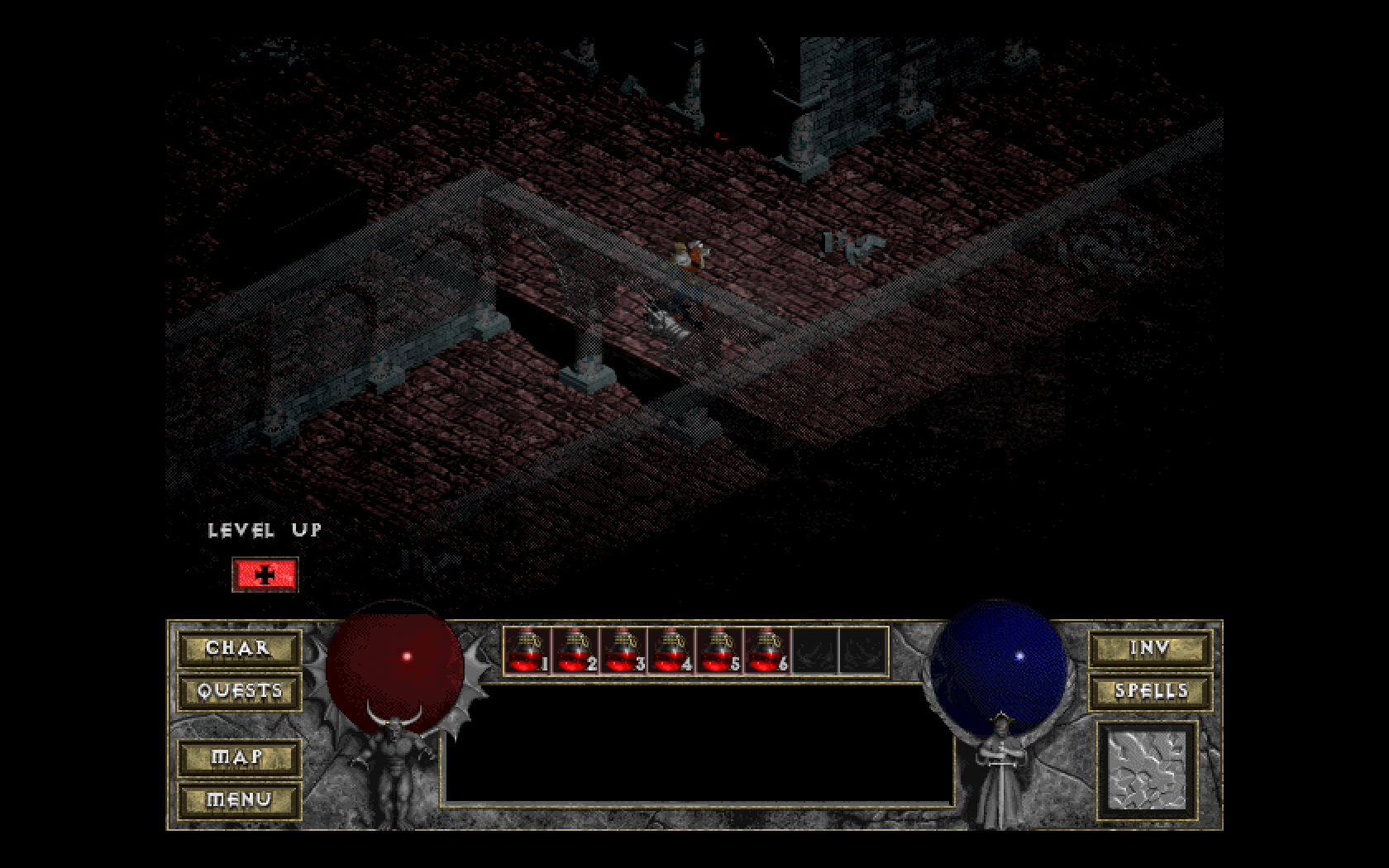Open the SPELLS book
This screenshot has height=868, width=1389.
coord(1149,692)
